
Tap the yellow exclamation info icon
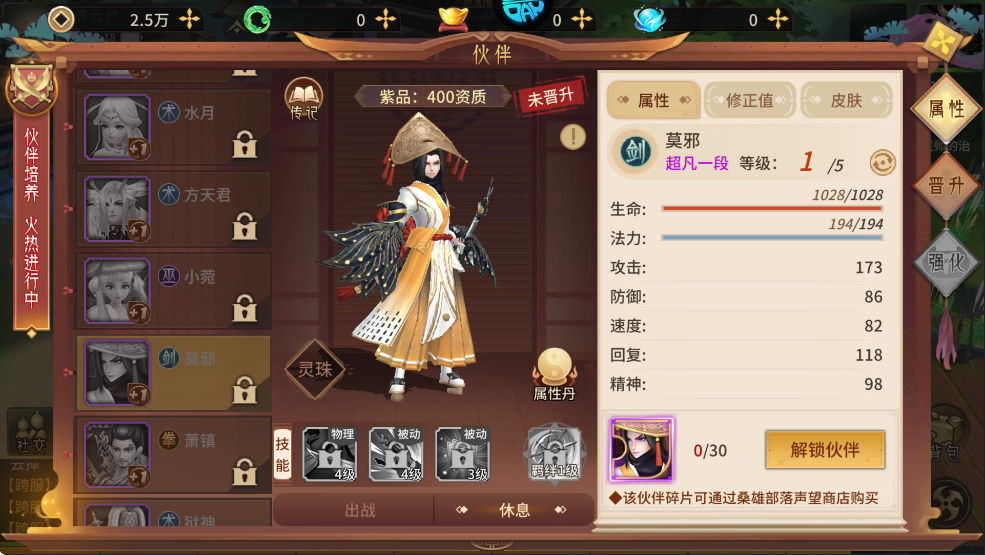[x=573, y=136]
